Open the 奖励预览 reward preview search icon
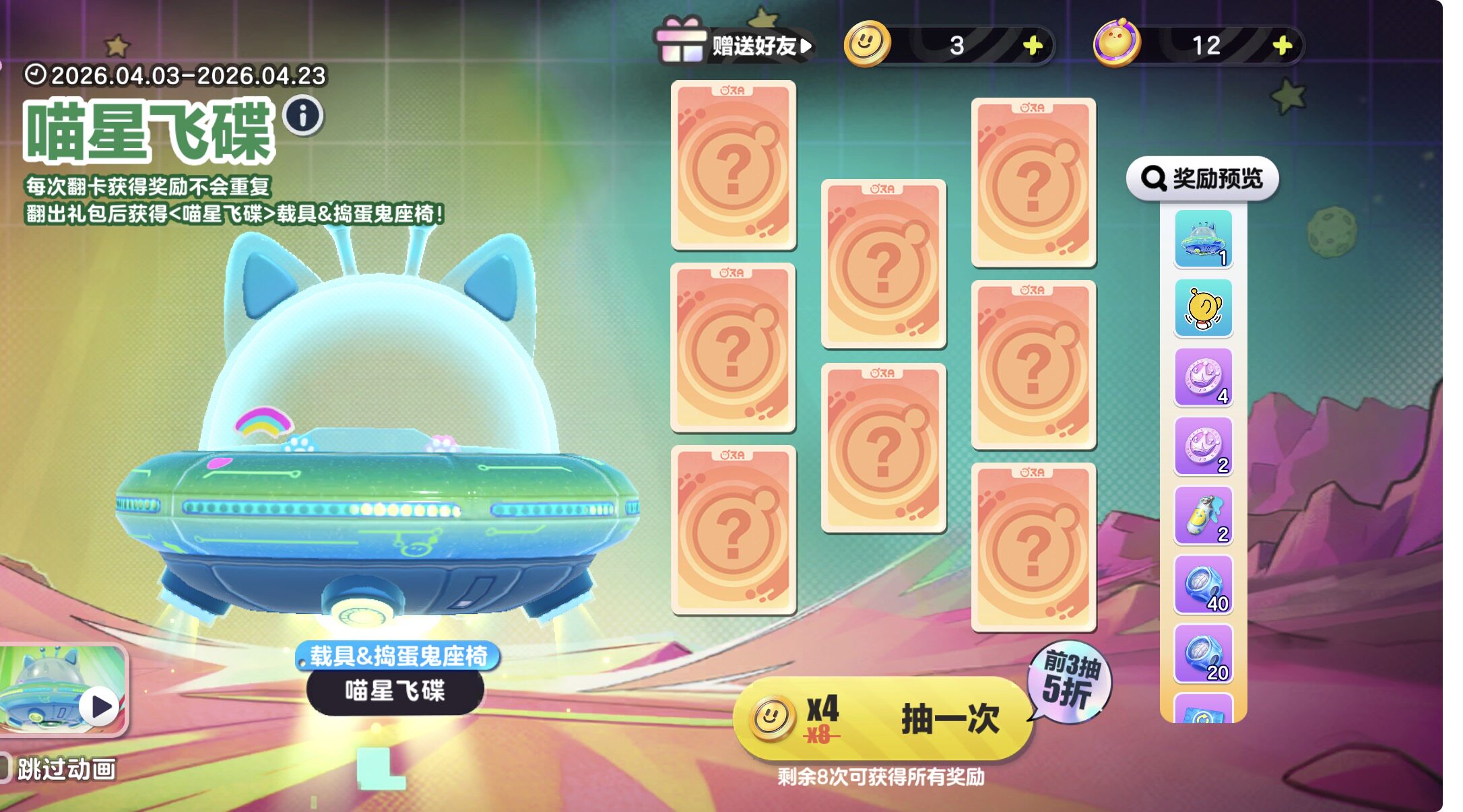The height and width of the screenshot is (812, 1463). pos(1157,178)
